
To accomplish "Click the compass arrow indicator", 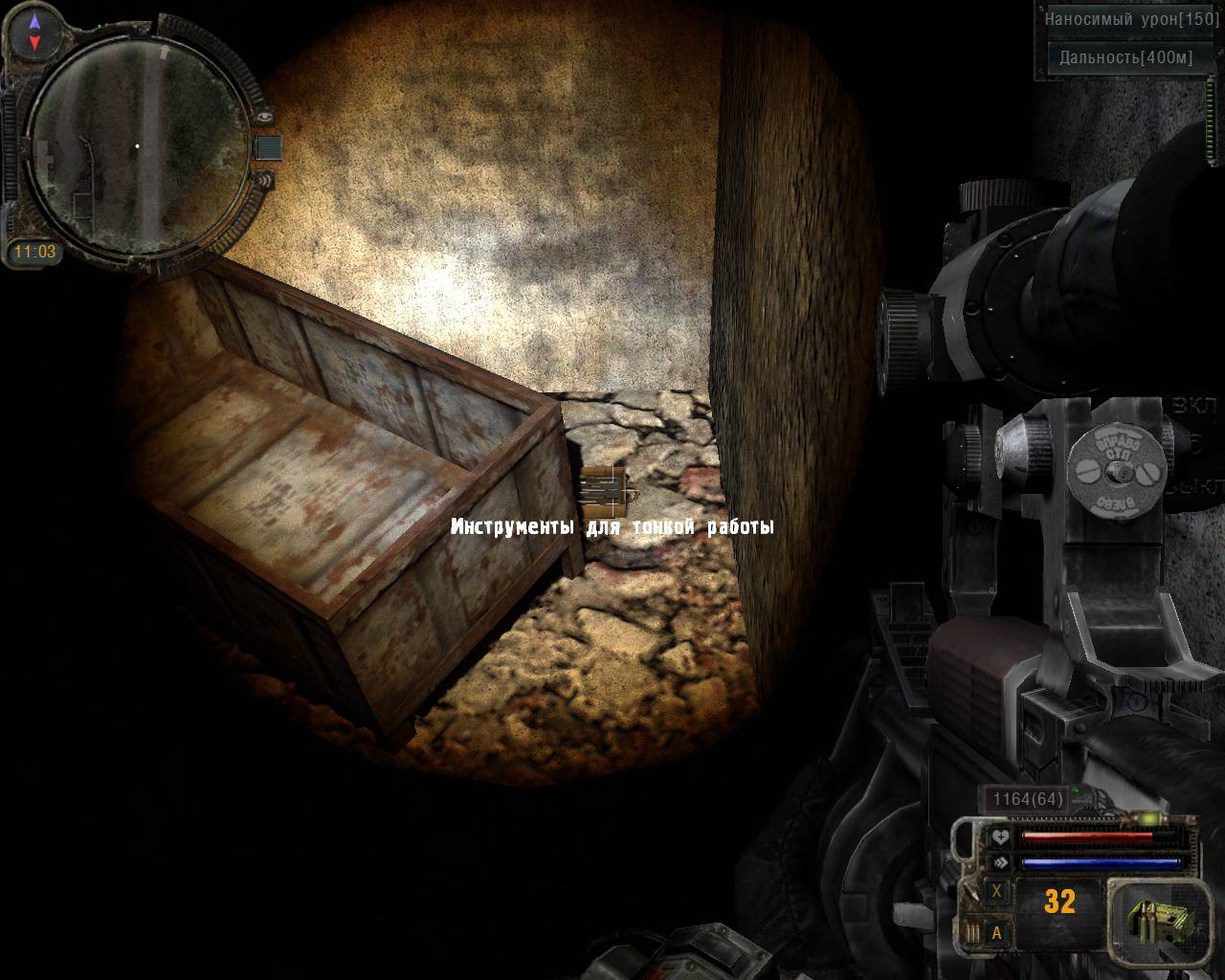I will 35,32.
